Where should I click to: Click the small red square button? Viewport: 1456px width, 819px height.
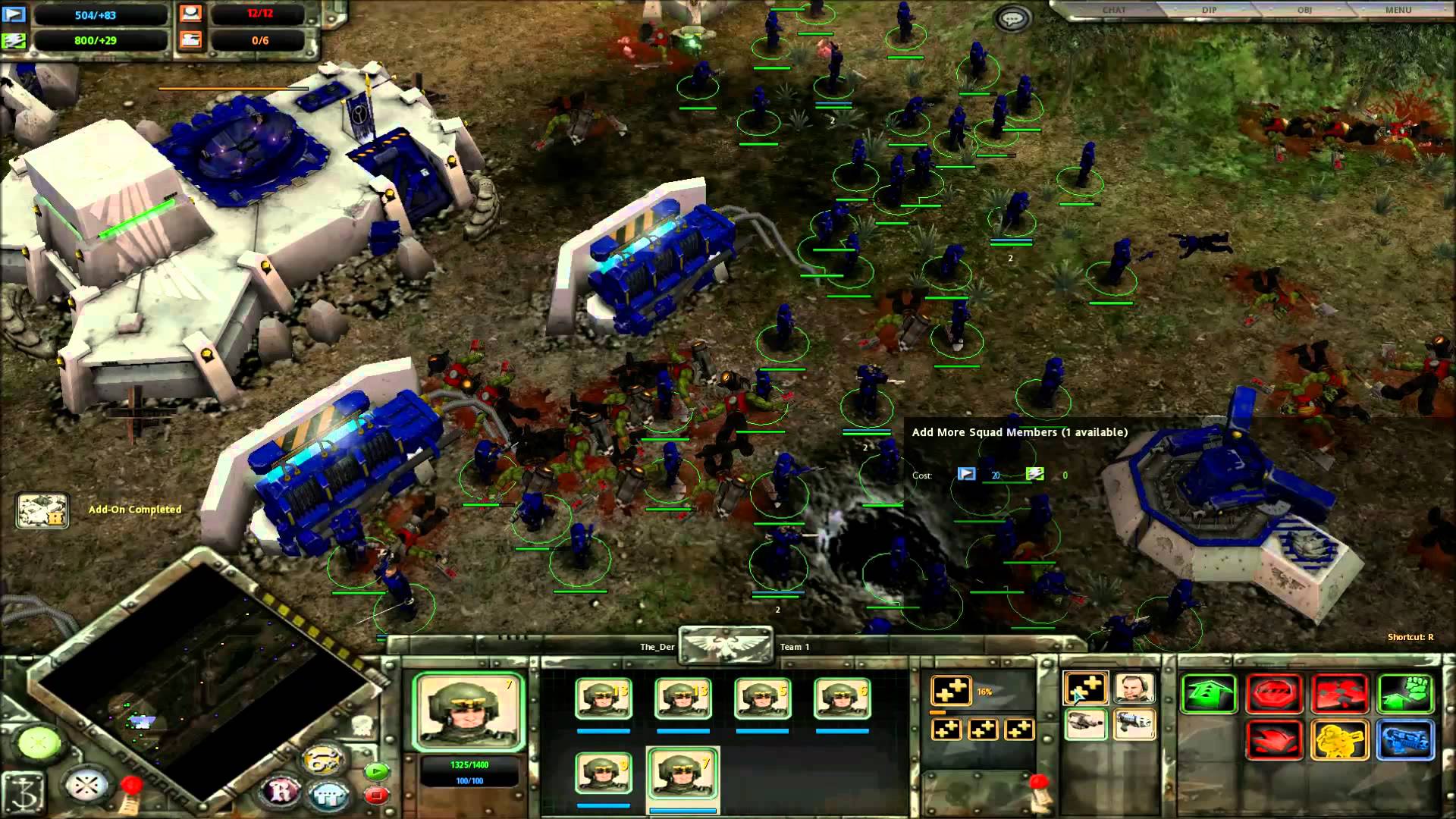point(376,795)
